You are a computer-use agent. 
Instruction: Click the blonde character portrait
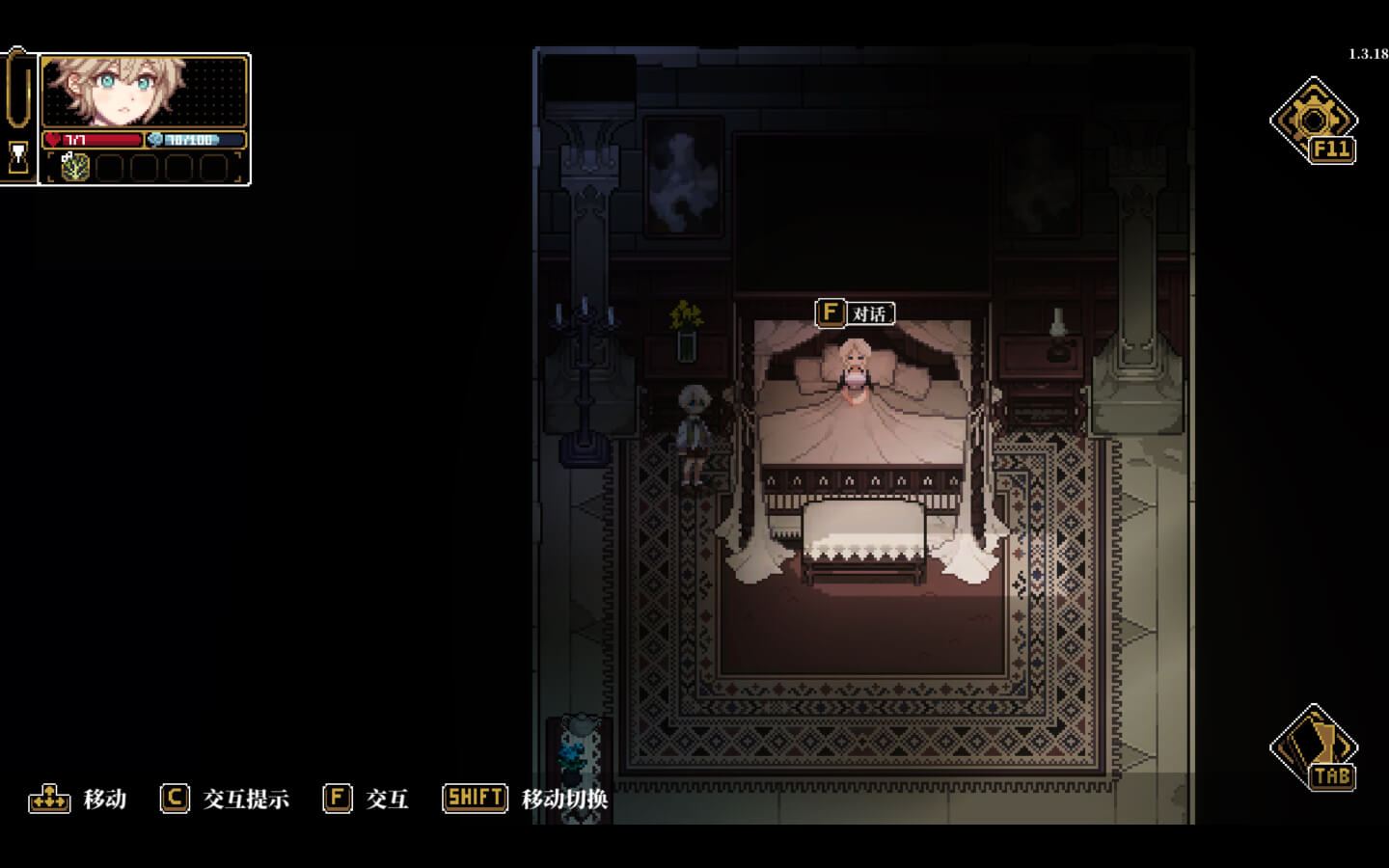(x=116, y=91)
